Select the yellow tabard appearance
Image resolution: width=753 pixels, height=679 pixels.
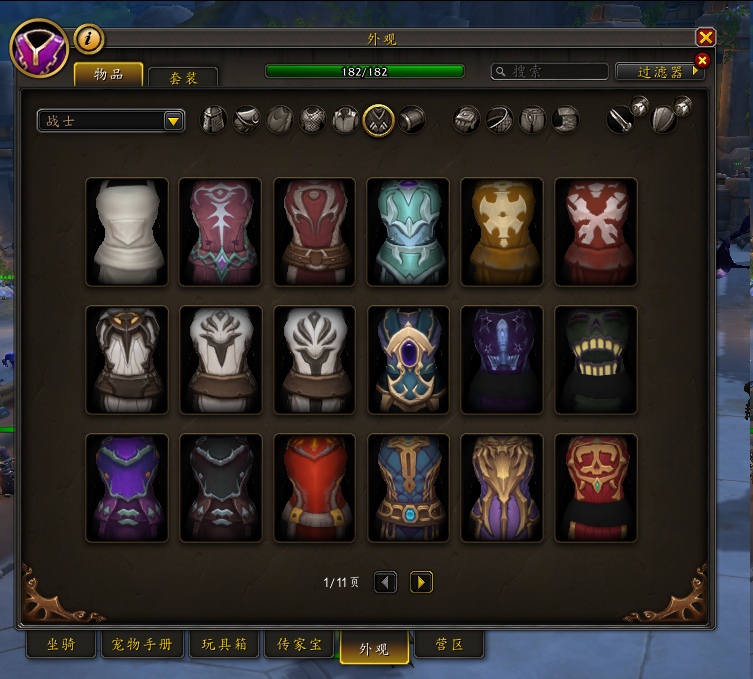pos(501,232)
